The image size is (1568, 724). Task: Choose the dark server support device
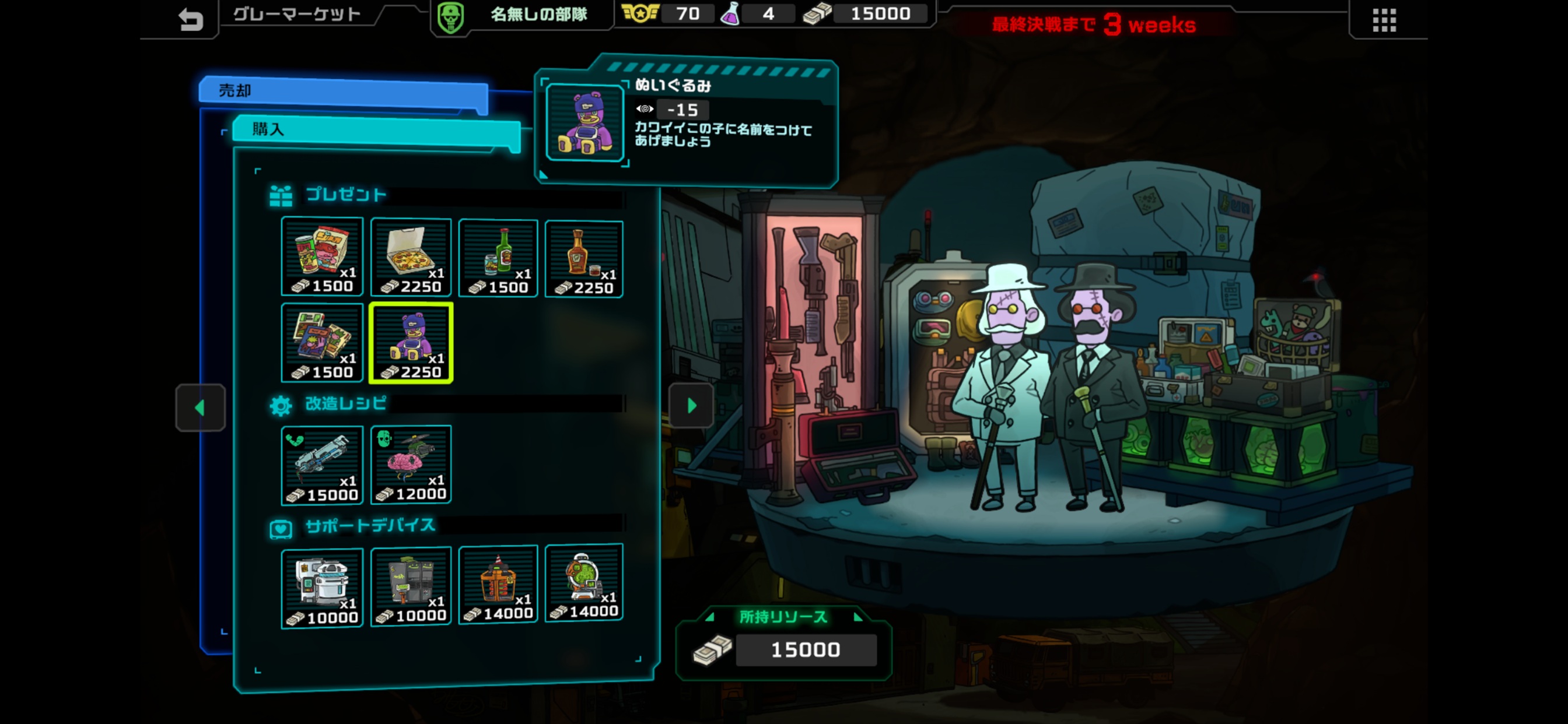pos(411,586)
